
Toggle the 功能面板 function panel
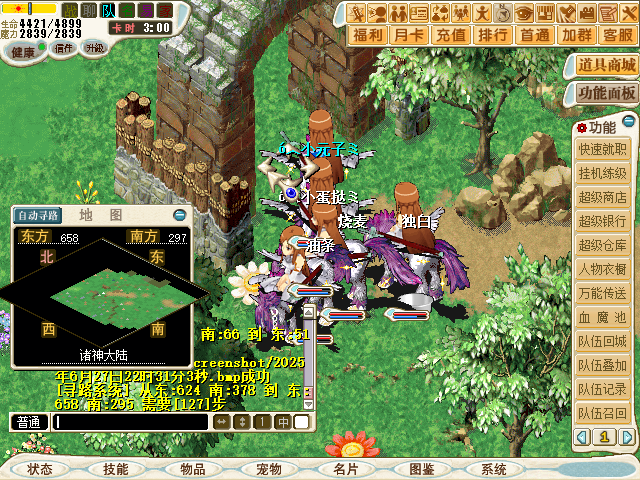(x=607, y=93)
